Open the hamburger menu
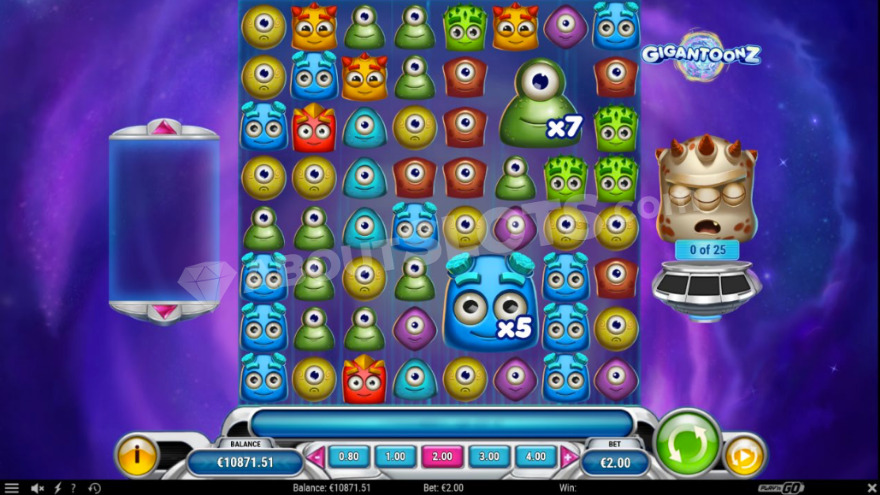This screenshot has height=495, width=880. [x=12, y=488]
